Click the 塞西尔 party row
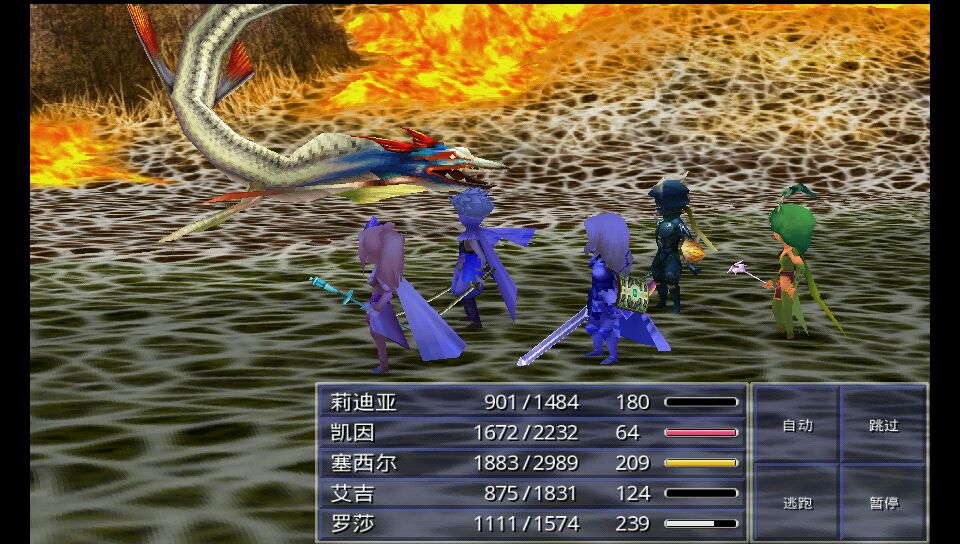The width and height of the screenshot is (960, 544). 532,463
